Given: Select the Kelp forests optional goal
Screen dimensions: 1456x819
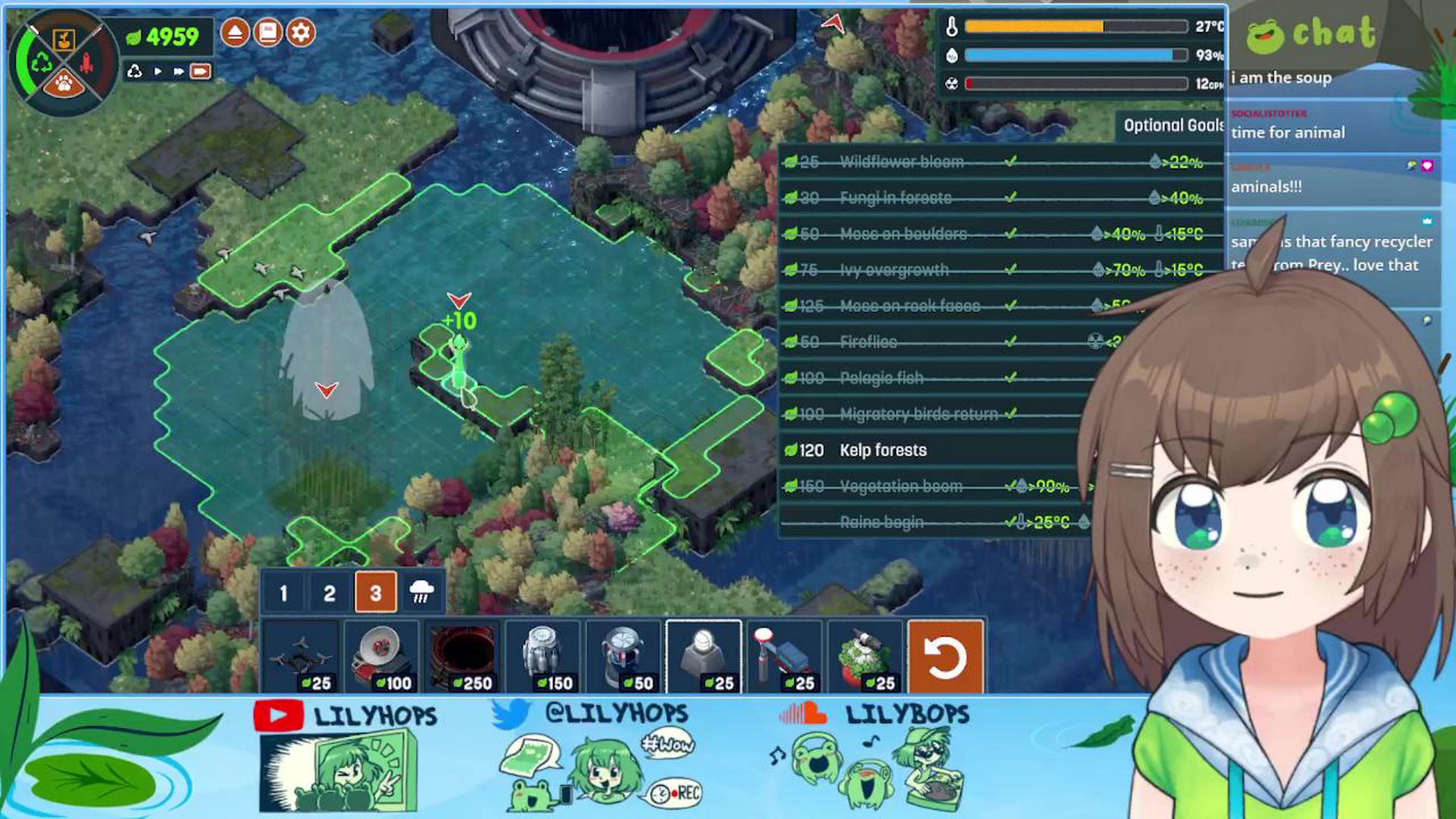Looking at the screenshot, I should [883, 450].
